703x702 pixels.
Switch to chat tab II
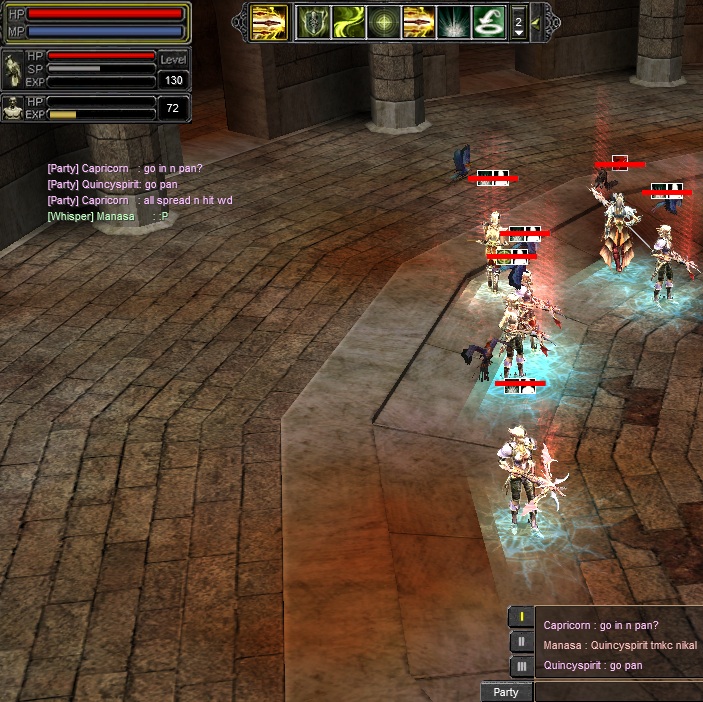tap(521, 642)
